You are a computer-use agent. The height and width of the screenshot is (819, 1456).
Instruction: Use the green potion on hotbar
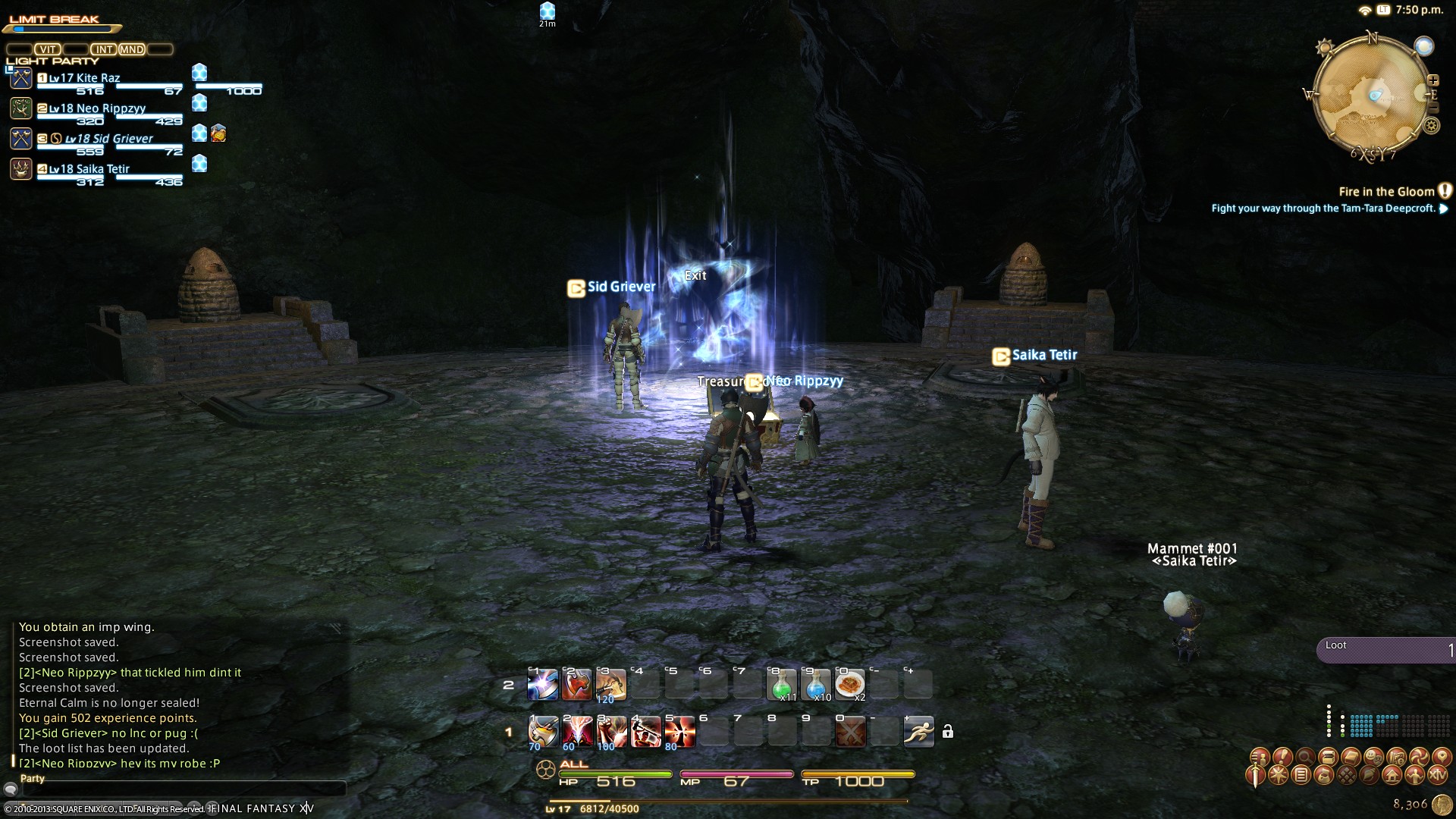click(x=782, y=684)
